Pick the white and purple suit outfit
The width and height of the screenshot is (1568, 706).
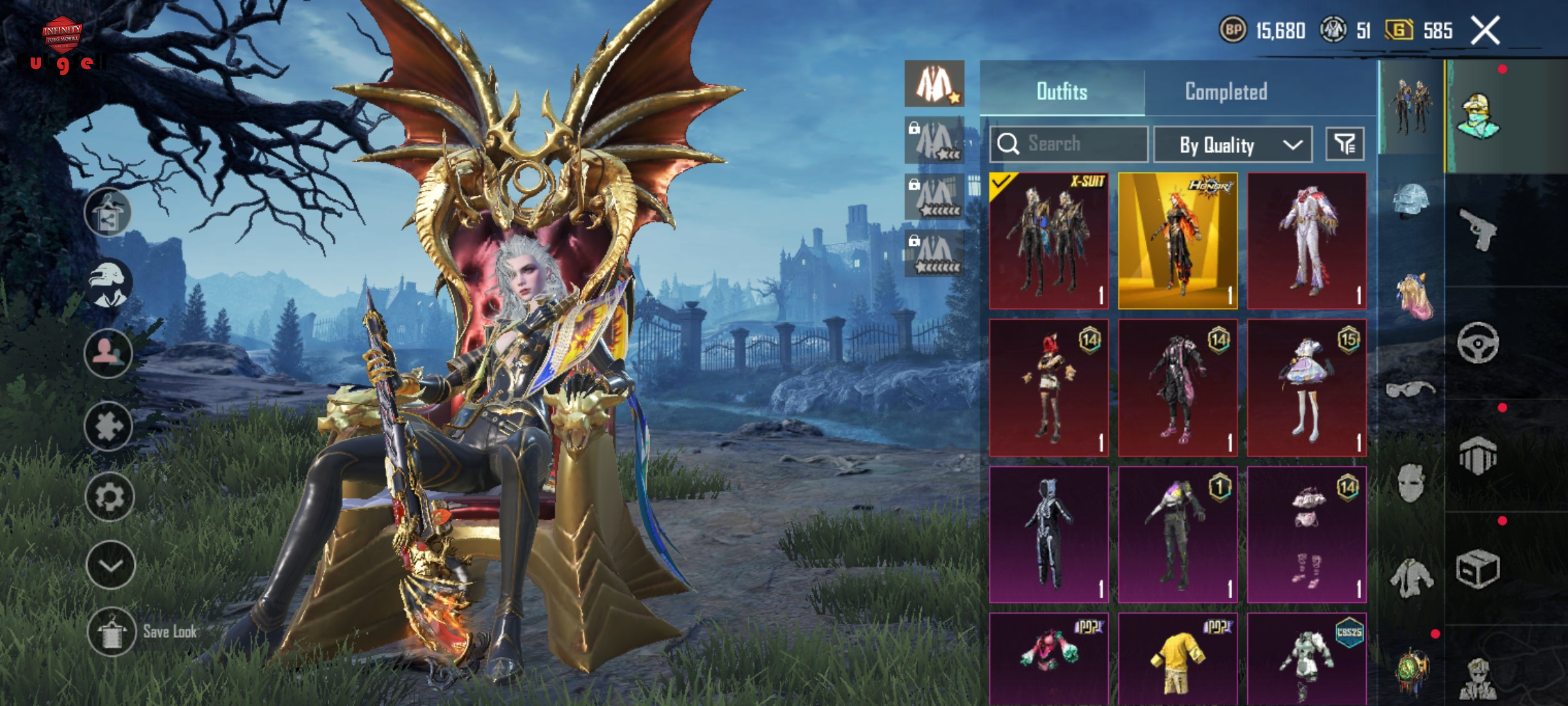tap(1307, 241)
